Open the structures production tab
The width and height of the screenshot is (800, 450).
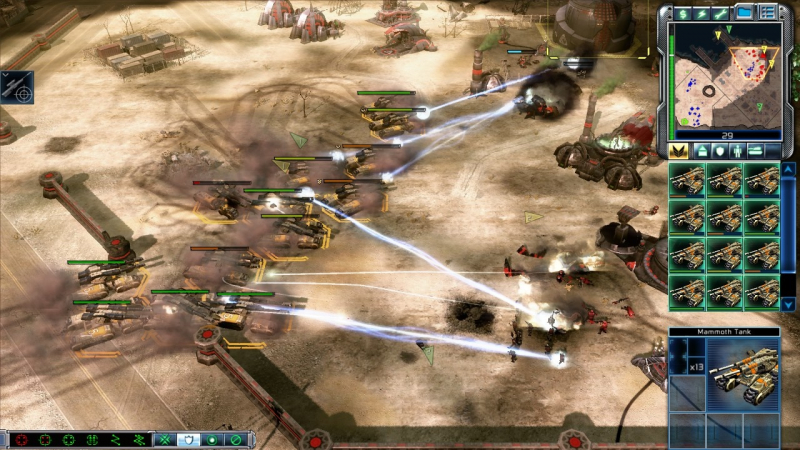coord(701,150)
